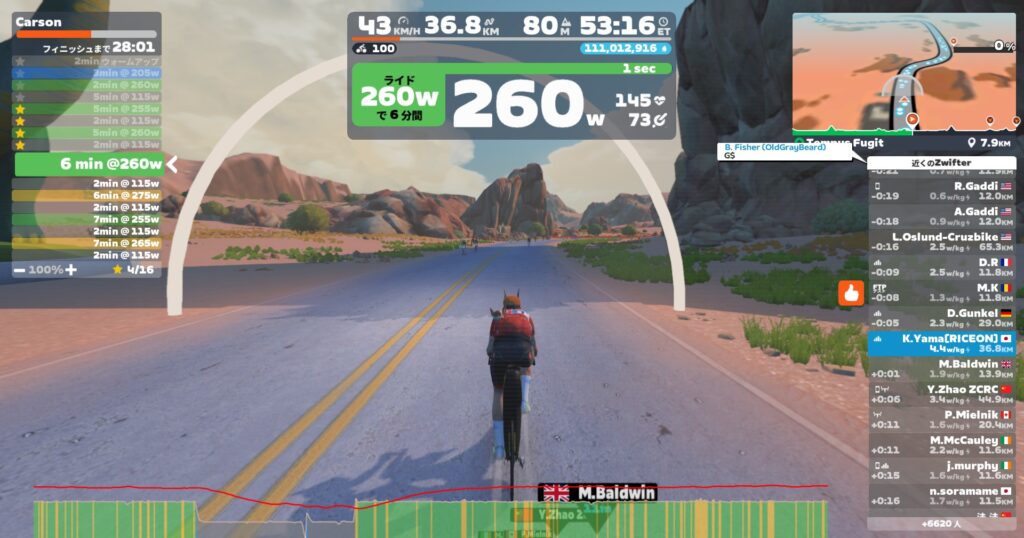Decrease workout intensity with the minus button

[x=20, y=270]
